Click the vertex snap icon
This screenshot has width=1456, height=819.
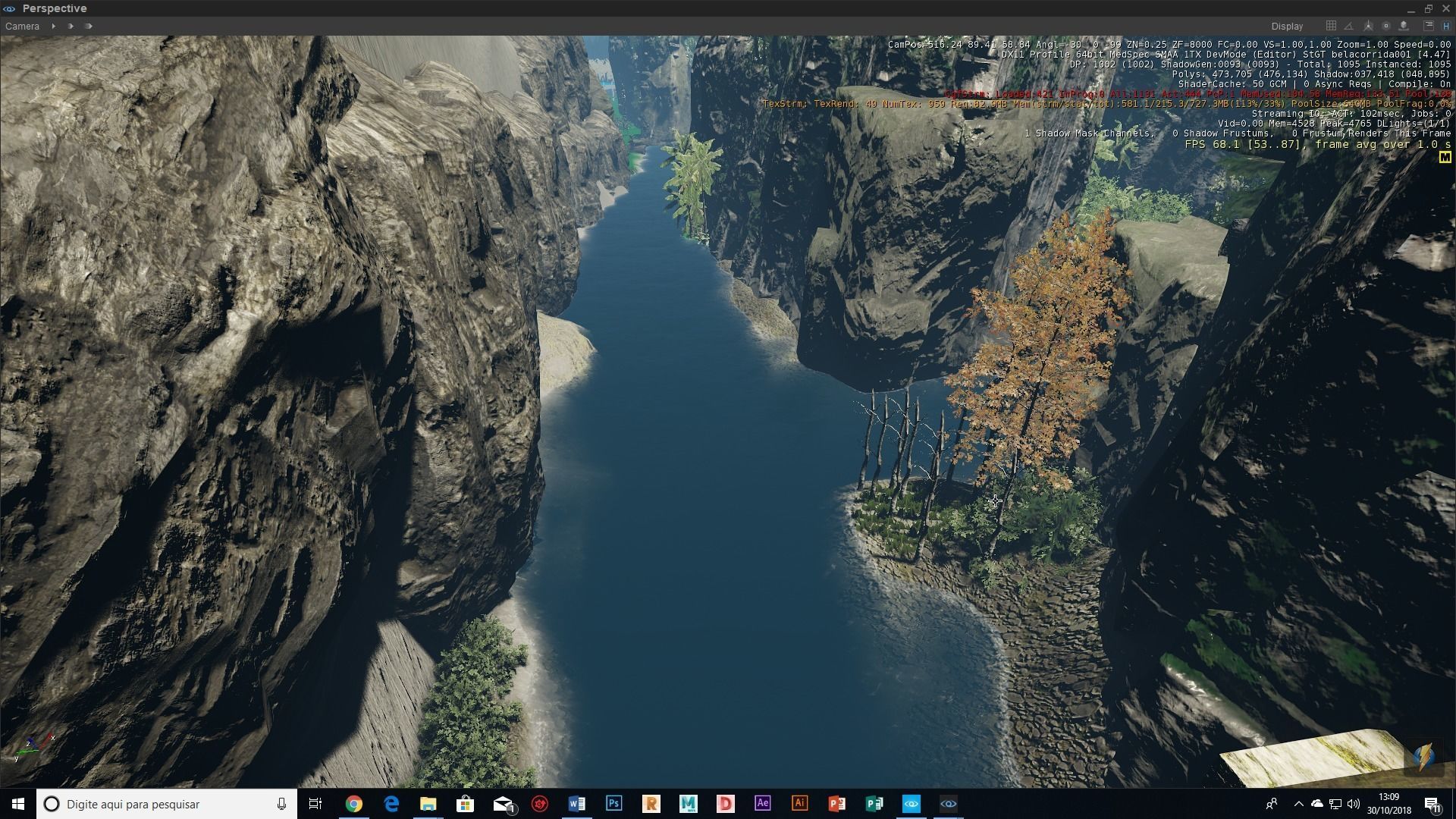pyautogui.click(x=1368, y=25)
